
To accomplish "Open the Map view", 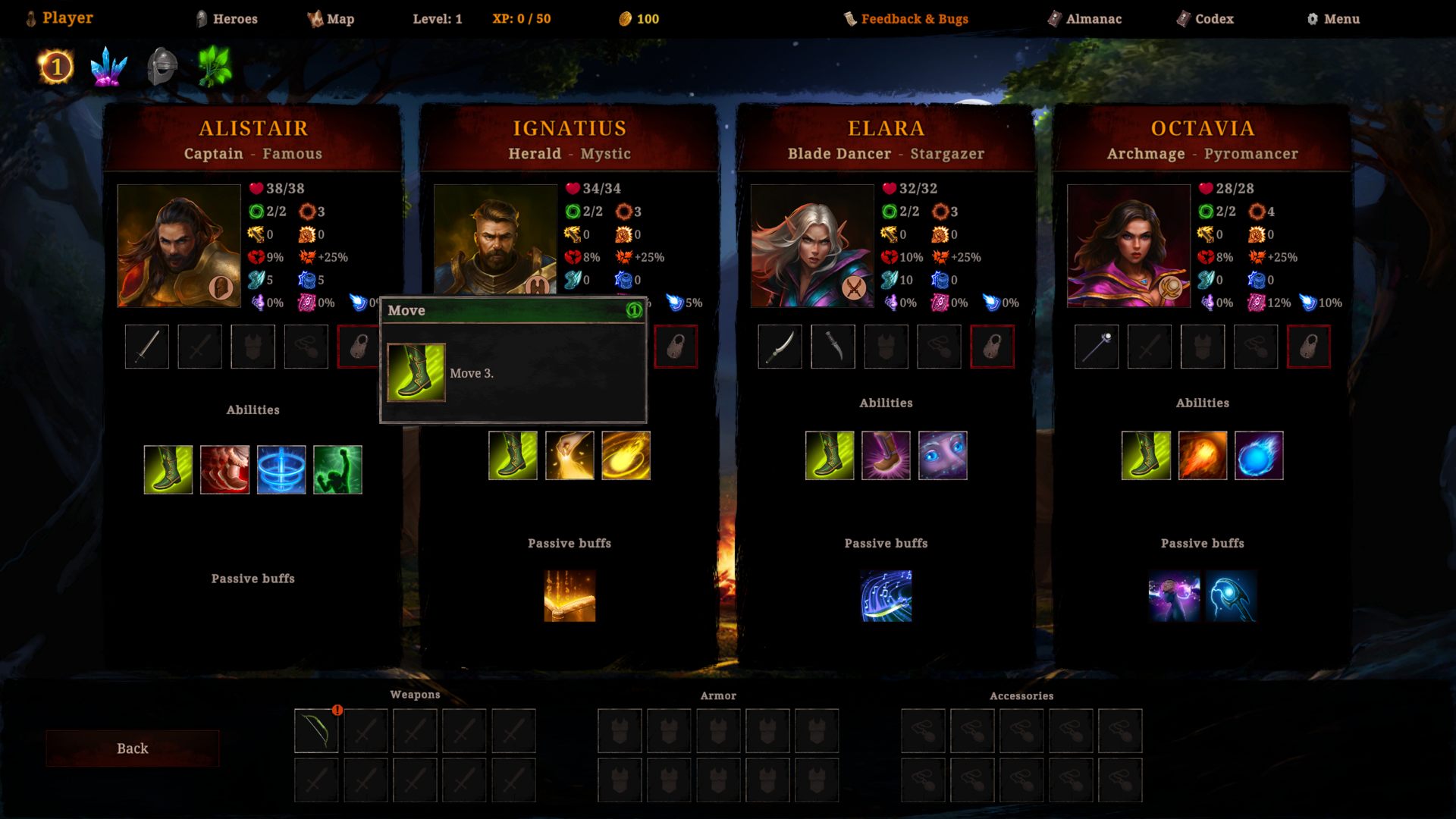I will pyautogui.click(x=331, y=19).
